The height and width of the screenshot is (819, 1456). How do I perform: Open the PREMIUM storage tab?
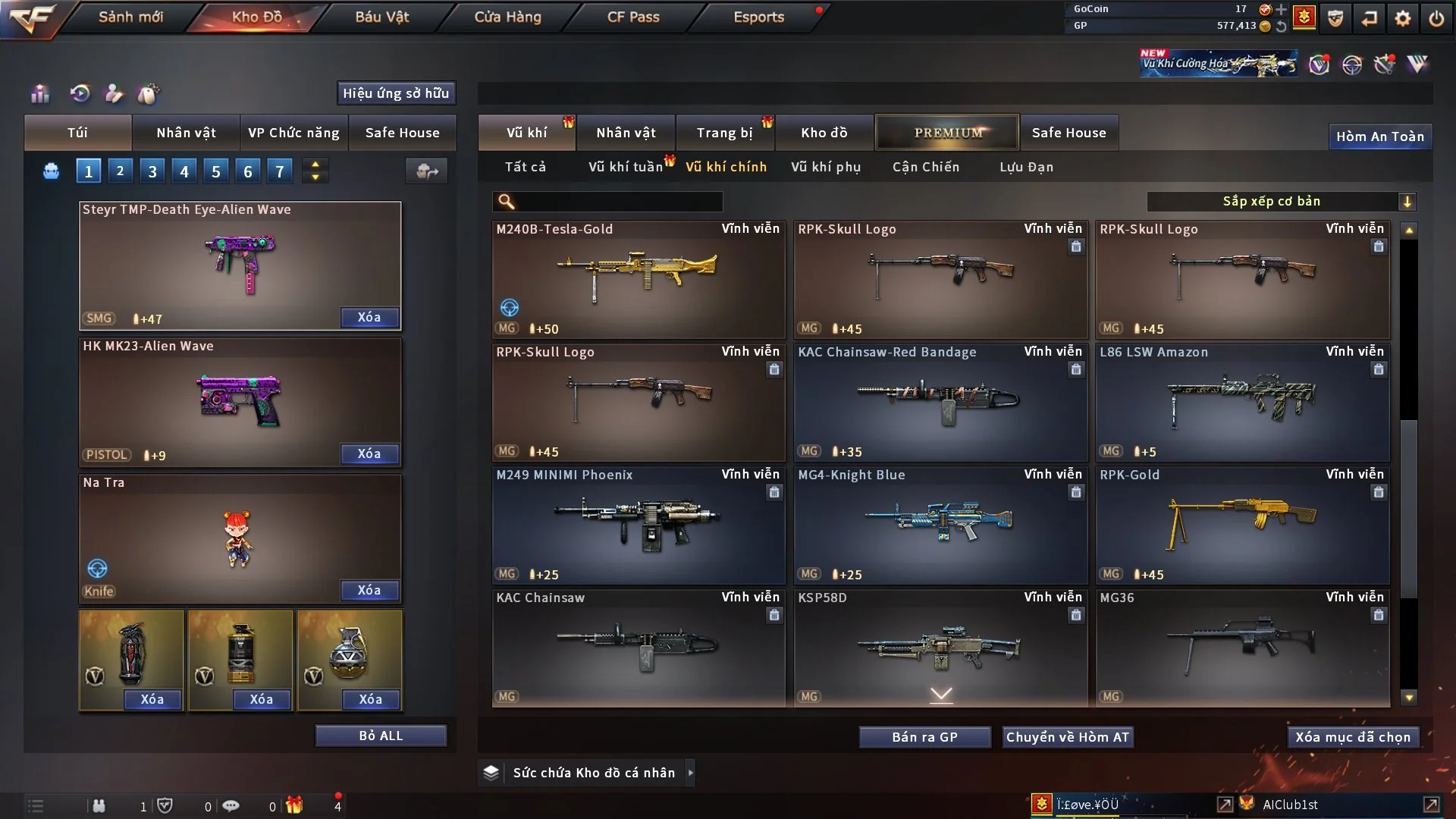[x=947, y=133]
